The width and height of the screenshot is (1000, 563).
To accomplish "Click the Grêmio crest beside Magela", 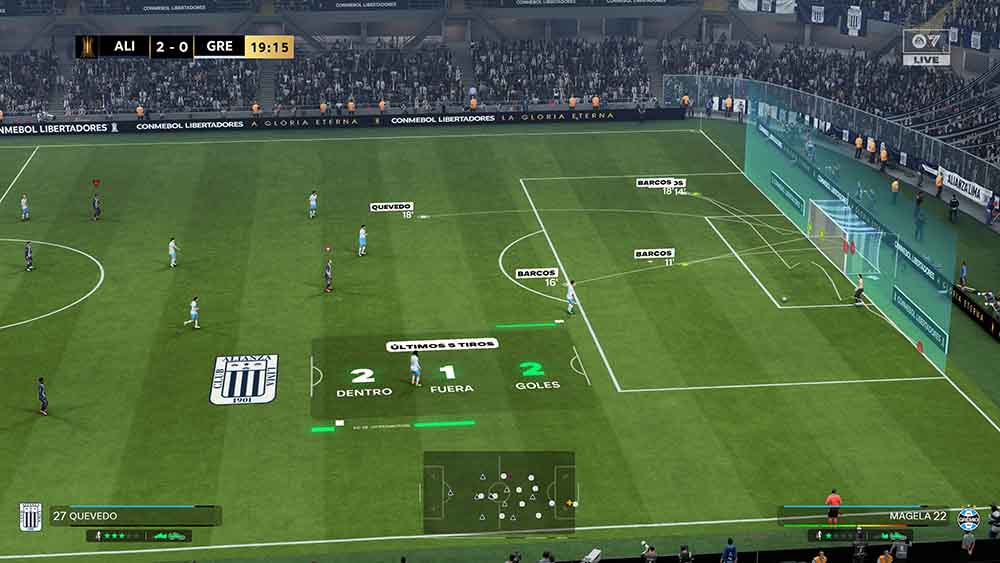I will [968, 518].
